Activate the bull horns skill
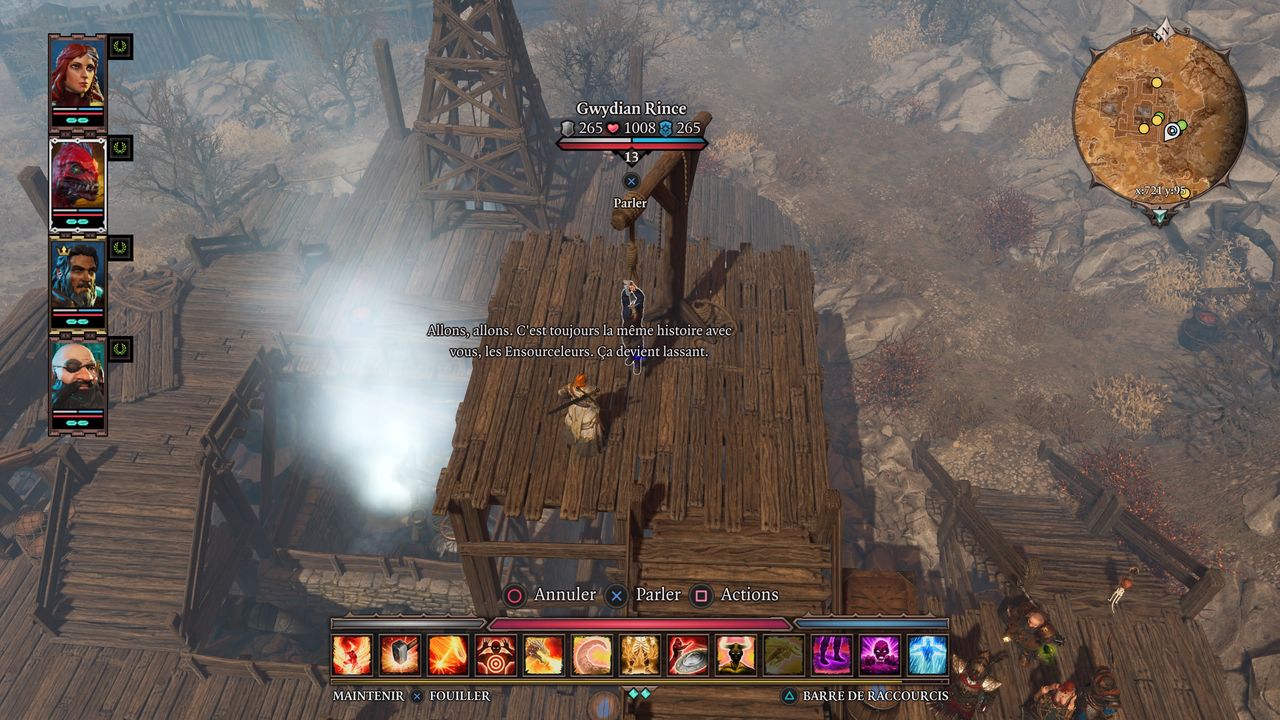1280x720 pixels. pos(736,655)
